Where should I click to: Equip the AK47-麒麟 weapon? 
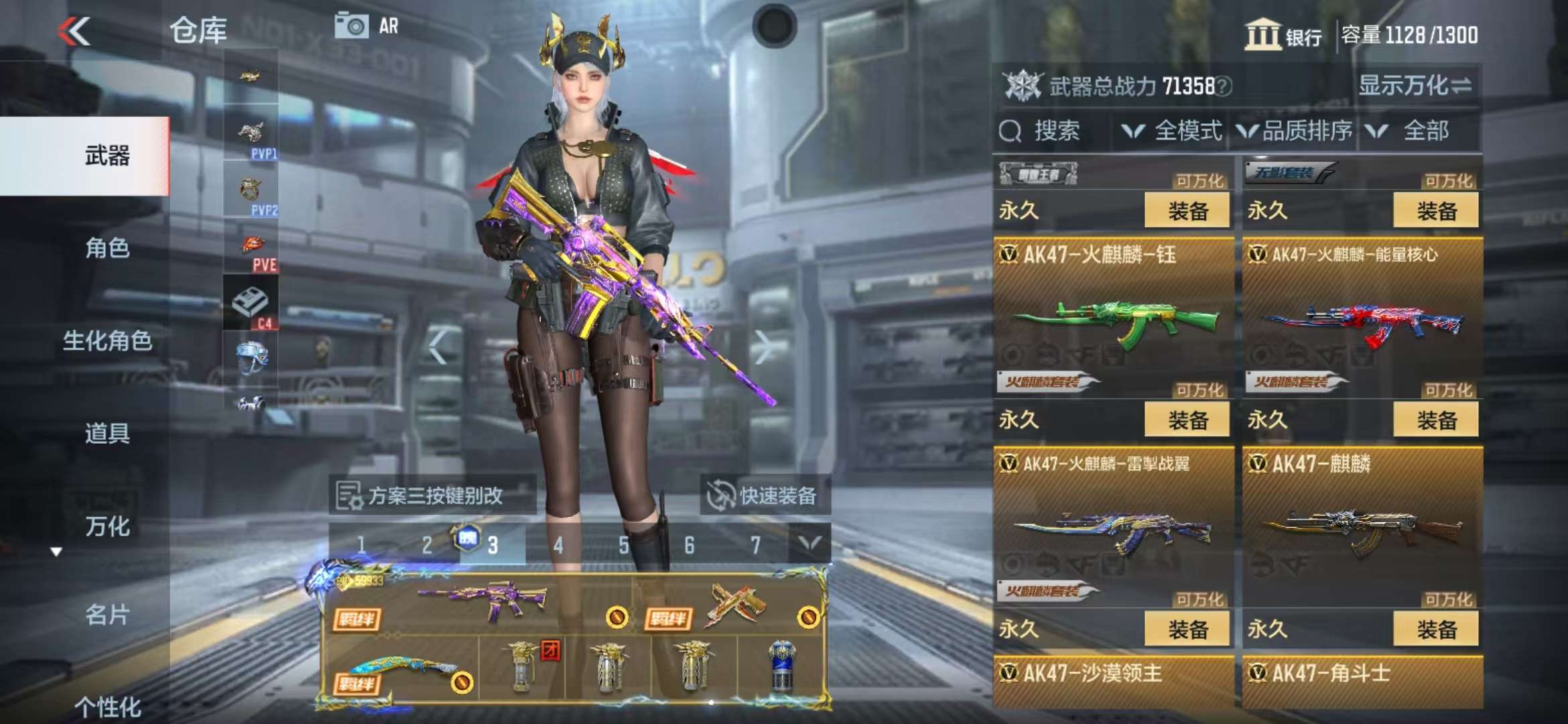tap(1435, 630)
